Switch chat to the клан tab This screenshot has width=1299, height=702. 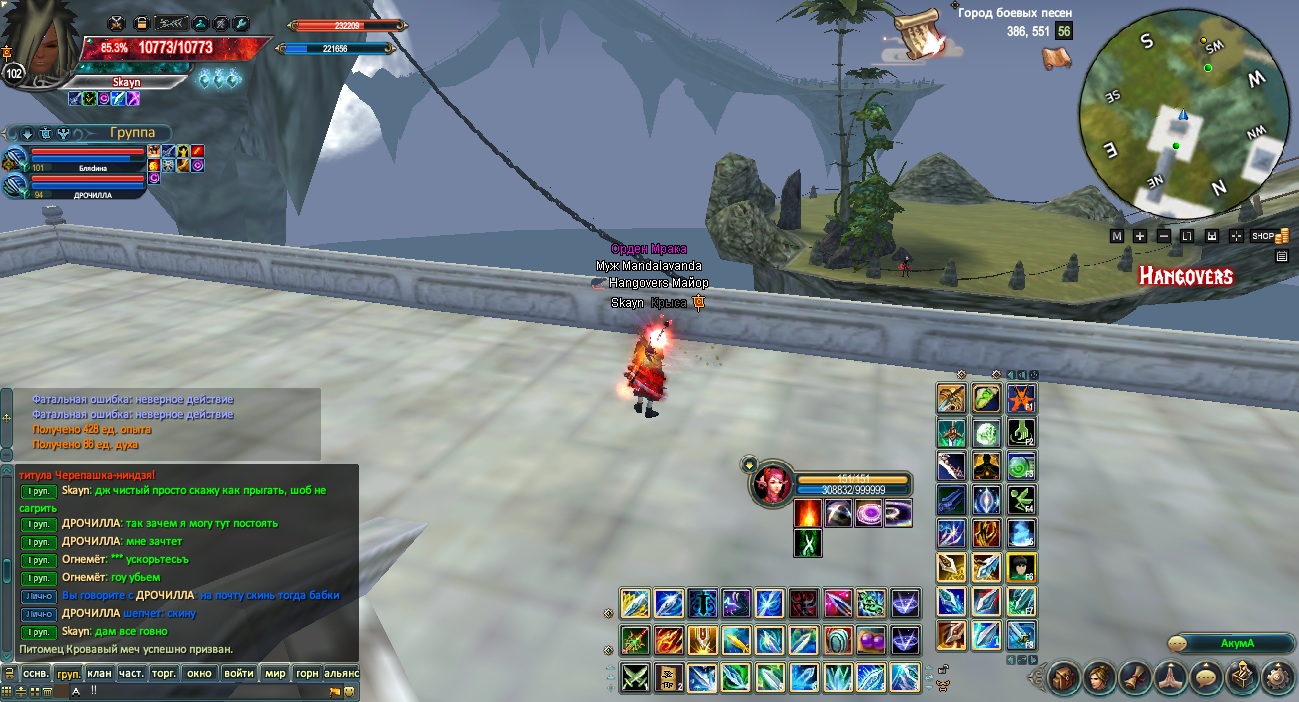tap(99, 673)
